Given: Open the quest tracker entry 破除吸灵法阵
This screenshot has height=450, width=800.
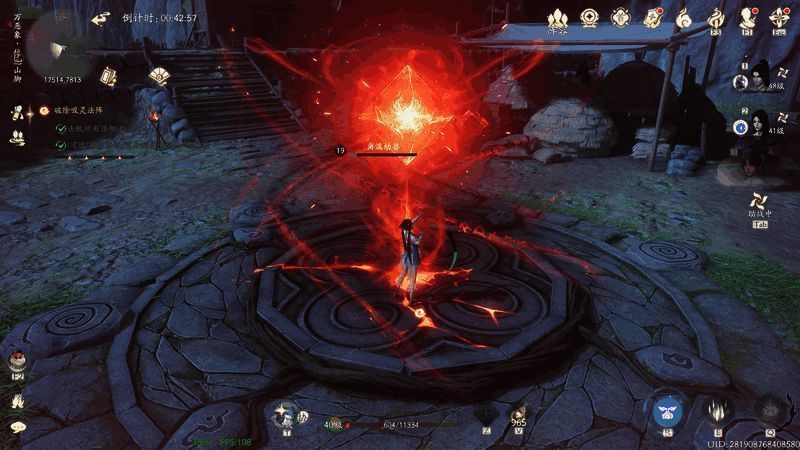Looking at the screenshot, I should pos(75,110).
